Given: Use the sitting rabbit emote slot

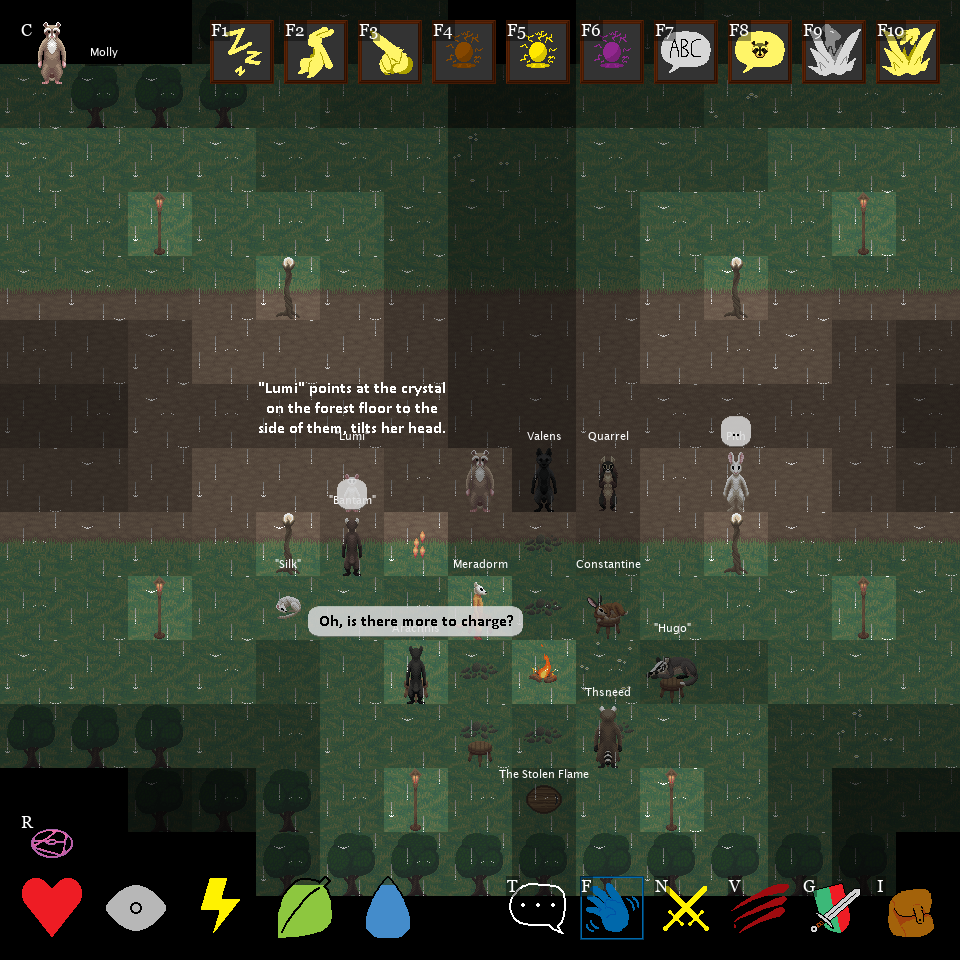Looking at the screenshot, I should (x=315, y=51).
